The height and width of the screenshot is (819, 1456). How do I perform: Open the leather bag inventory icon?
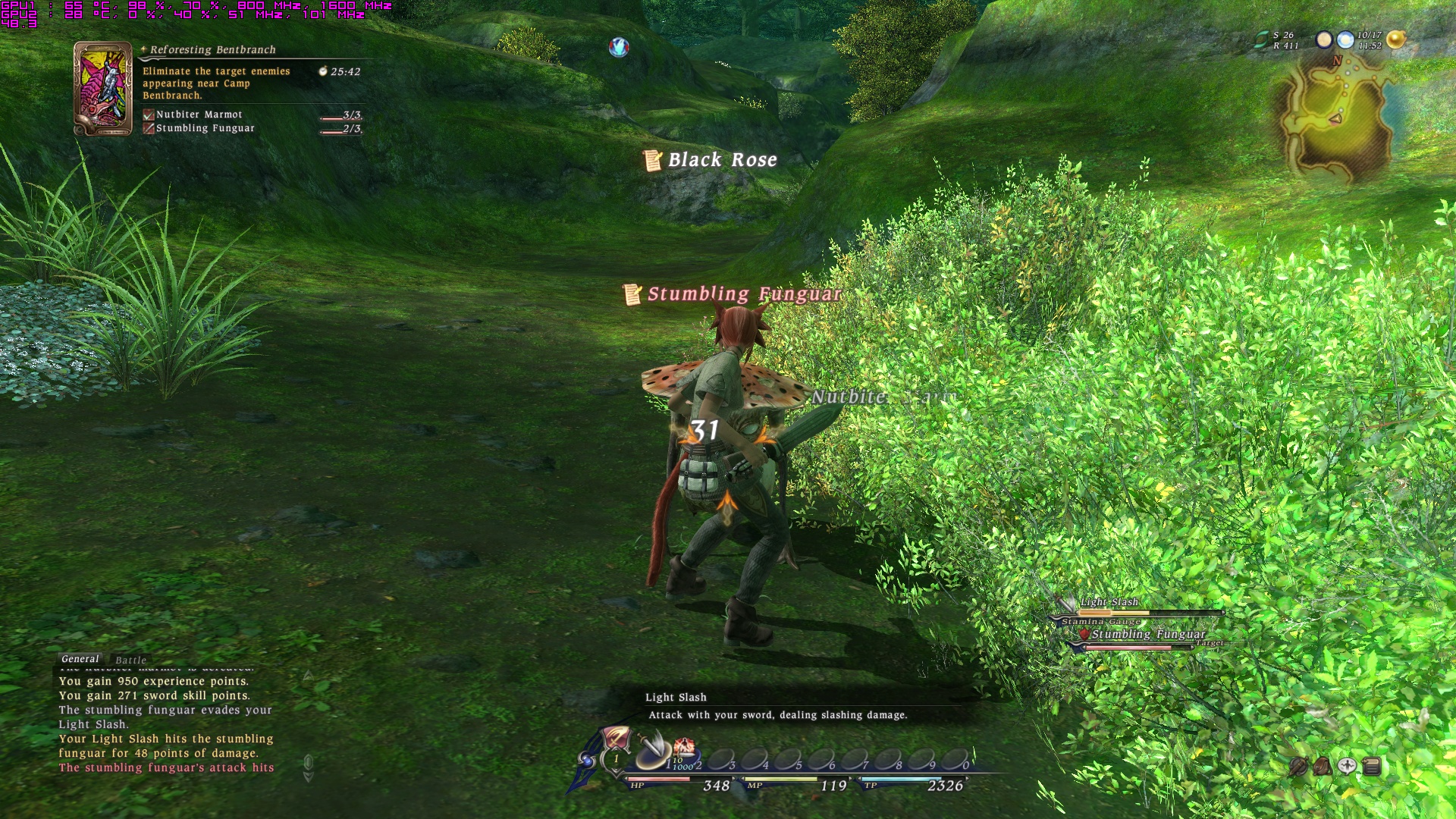coord(1323,767)
